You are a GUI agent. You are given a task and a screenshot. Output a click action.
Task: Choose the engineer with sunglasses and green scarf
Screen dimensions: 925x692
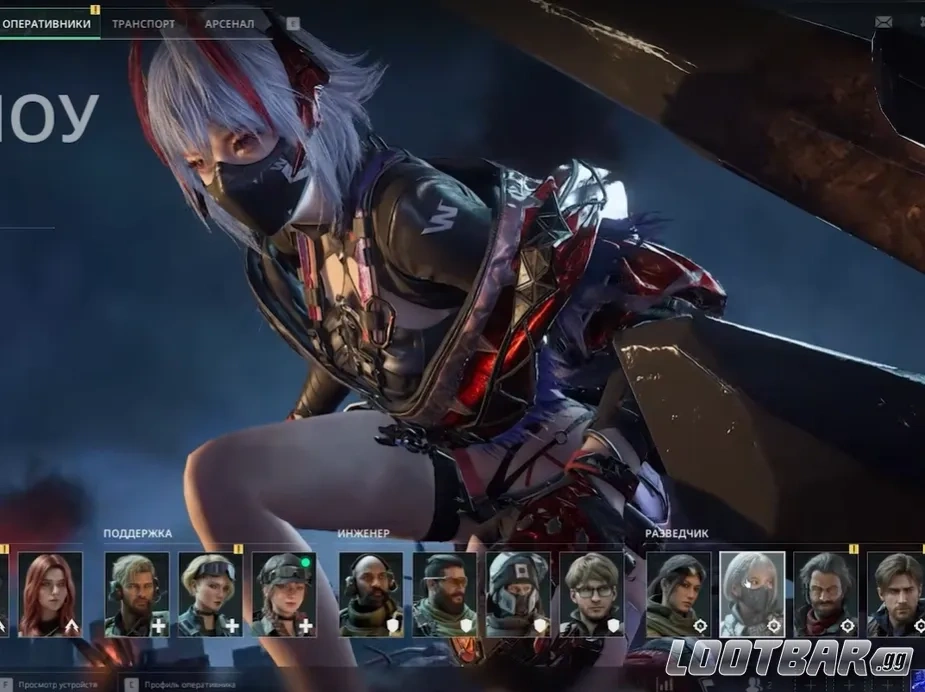click(444, 594)
